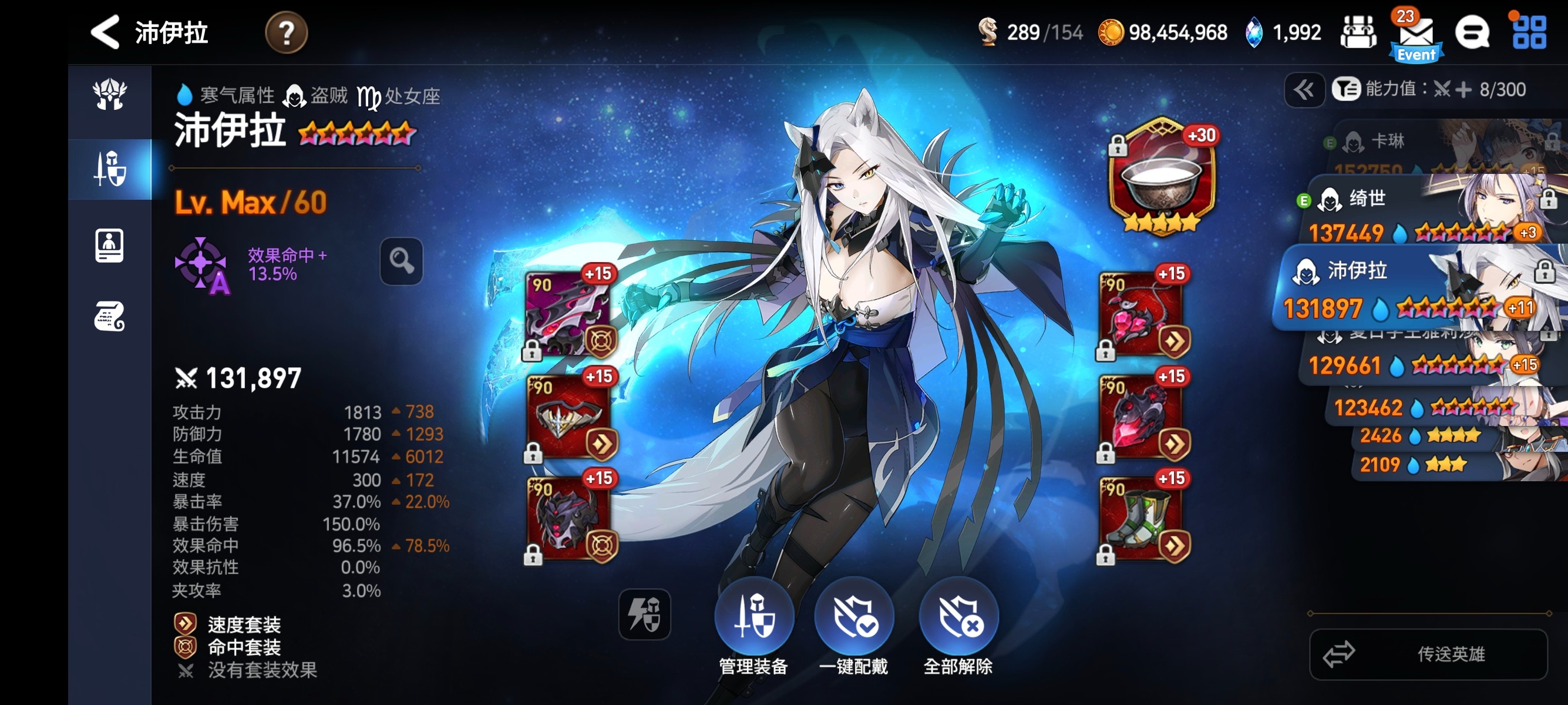Viewport: 1568px width, 705px height.
Task: Click the 传送英雄 transfer hero button
Action: [1428, 654]
